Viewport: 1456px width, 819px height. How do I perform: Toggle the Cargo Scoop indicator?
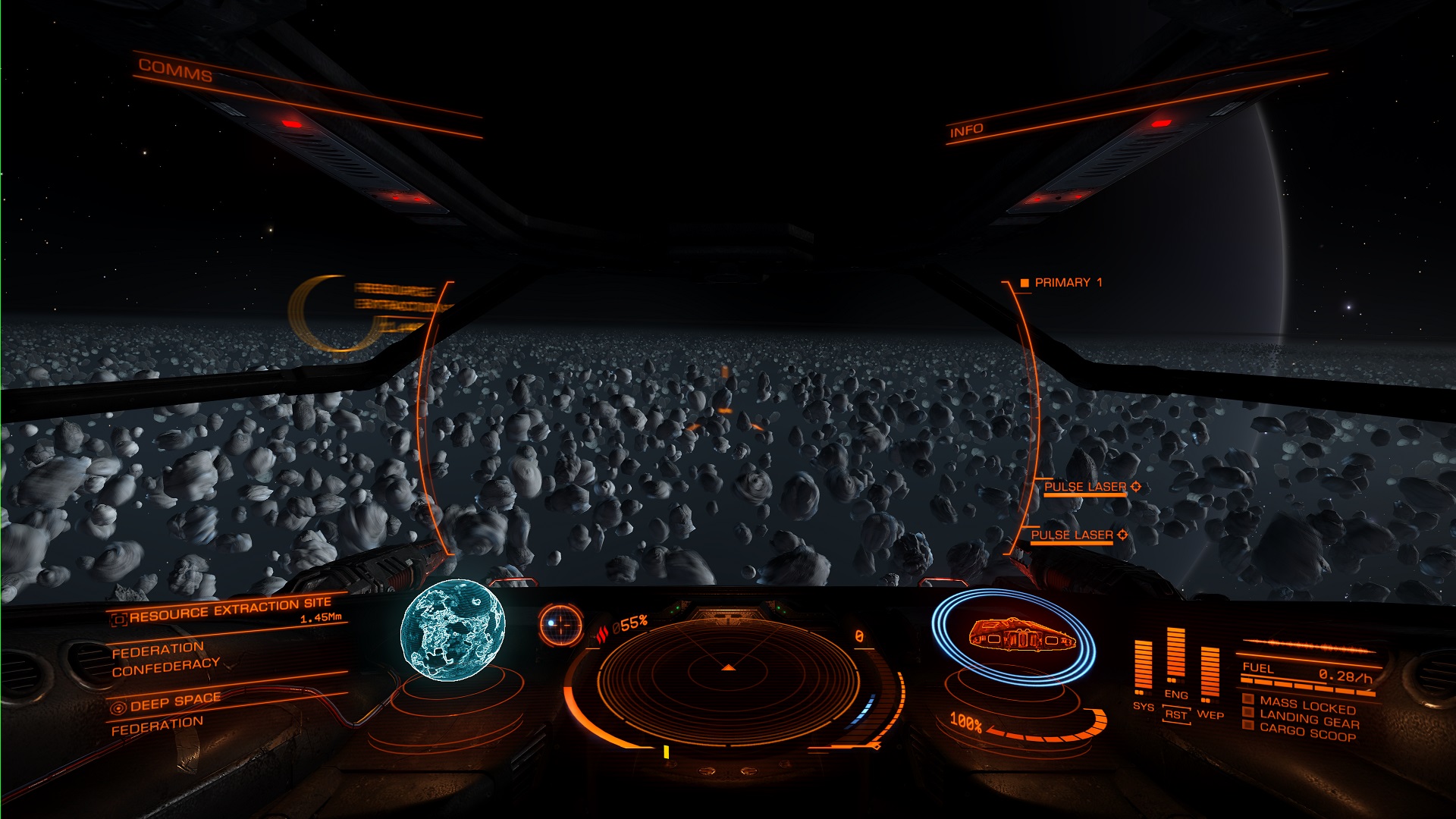click(x=1307, y=733)
